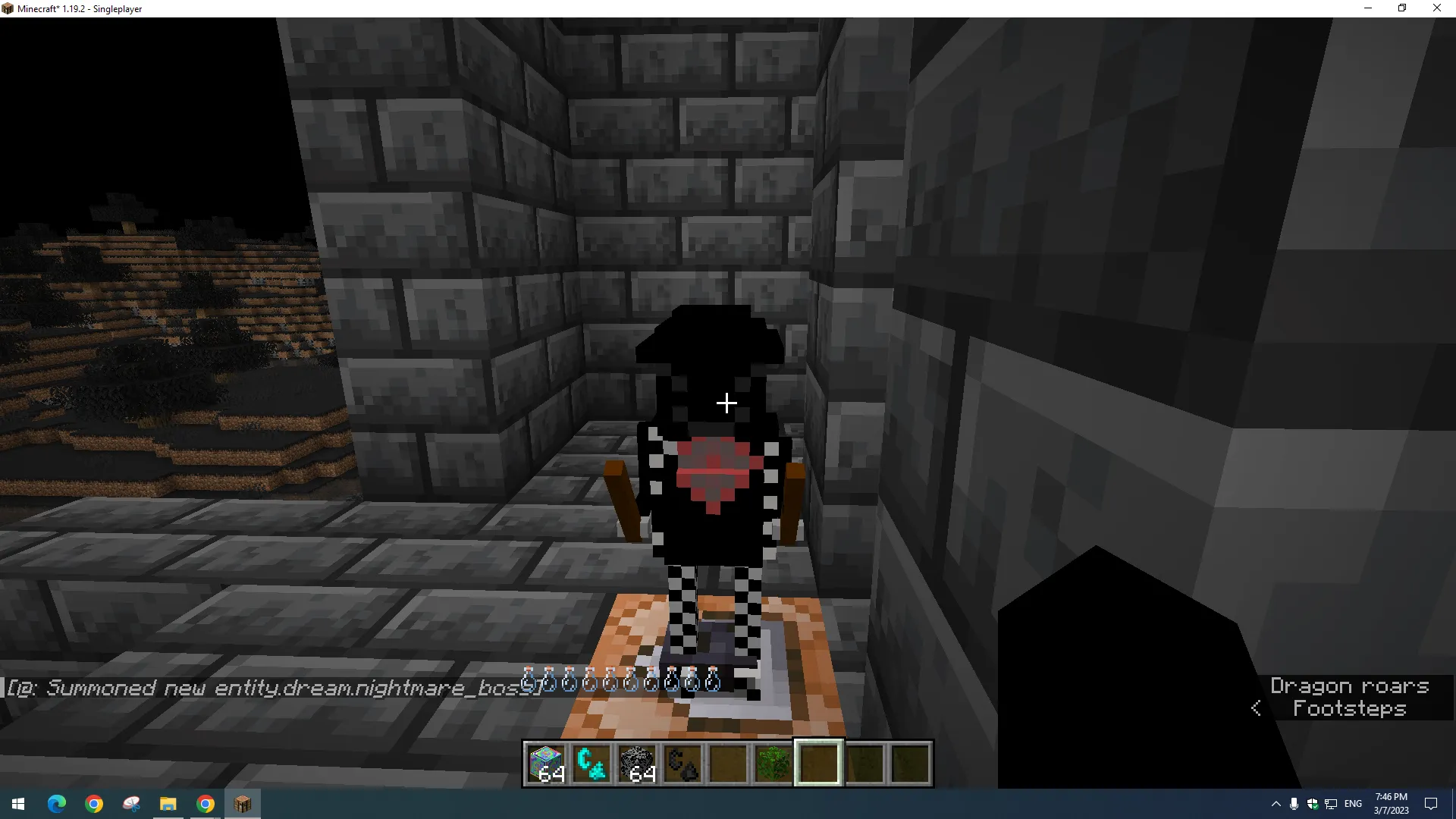Open the Windows Start menu
Viewport: 1456px width, 819px height.
(x=17, y=804)
